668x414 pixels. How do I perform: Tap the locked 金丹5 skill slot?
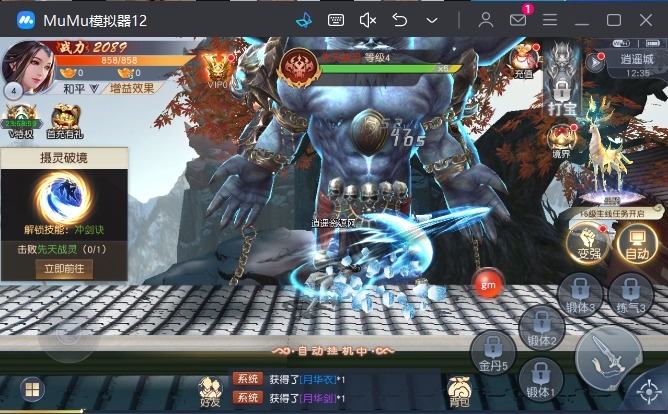point(494,352)
